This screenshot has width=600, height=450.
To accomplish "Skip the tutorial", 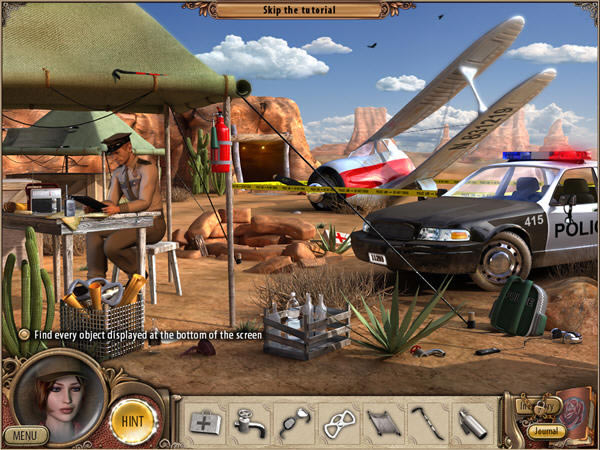I will point(299,10).
